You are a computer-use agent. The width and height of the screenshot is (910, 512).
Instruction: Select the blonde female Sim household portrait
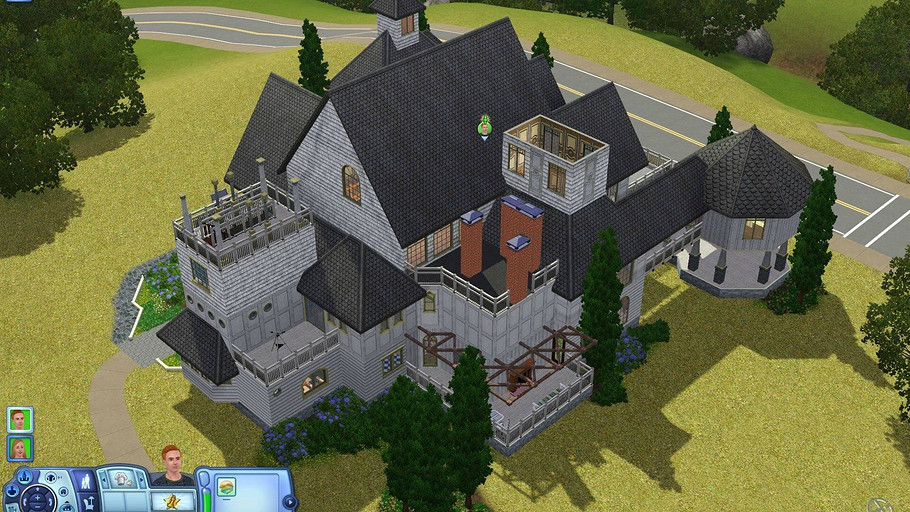pos(19,447)
